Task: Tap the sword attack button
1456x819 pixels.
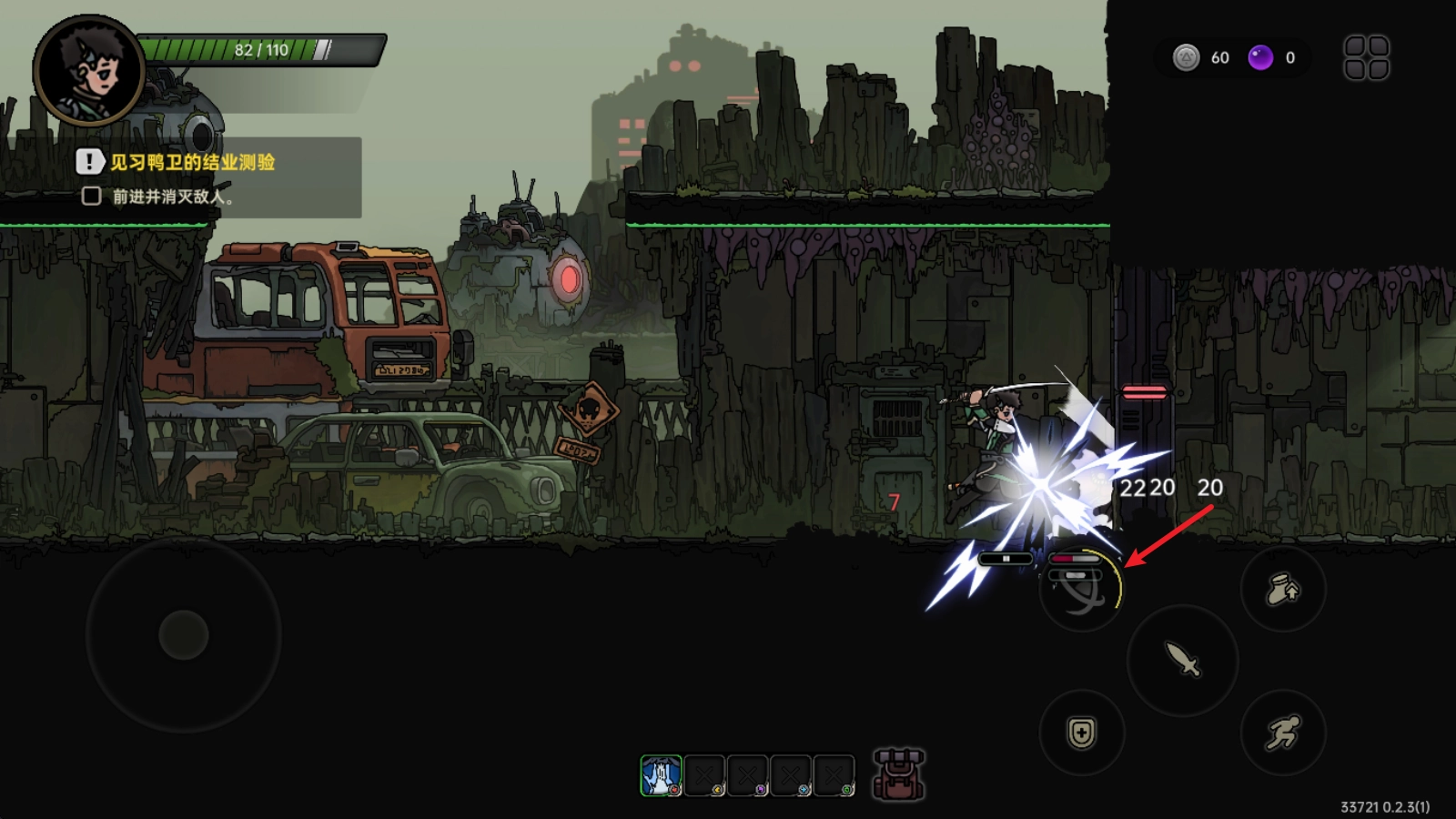Action: (x=1182, y=660)
